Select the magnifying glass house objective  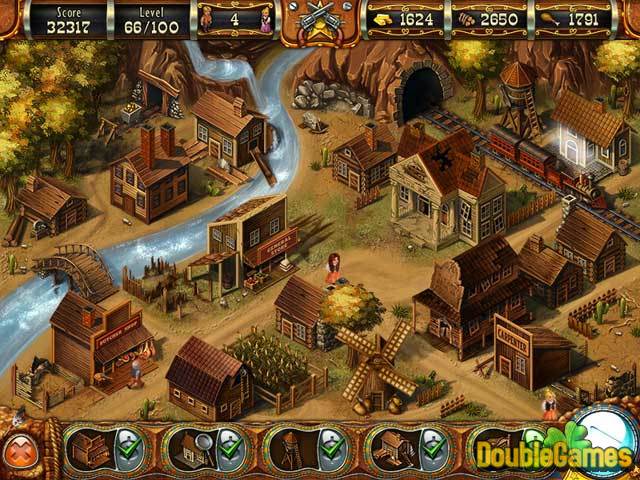pos(188,447)
